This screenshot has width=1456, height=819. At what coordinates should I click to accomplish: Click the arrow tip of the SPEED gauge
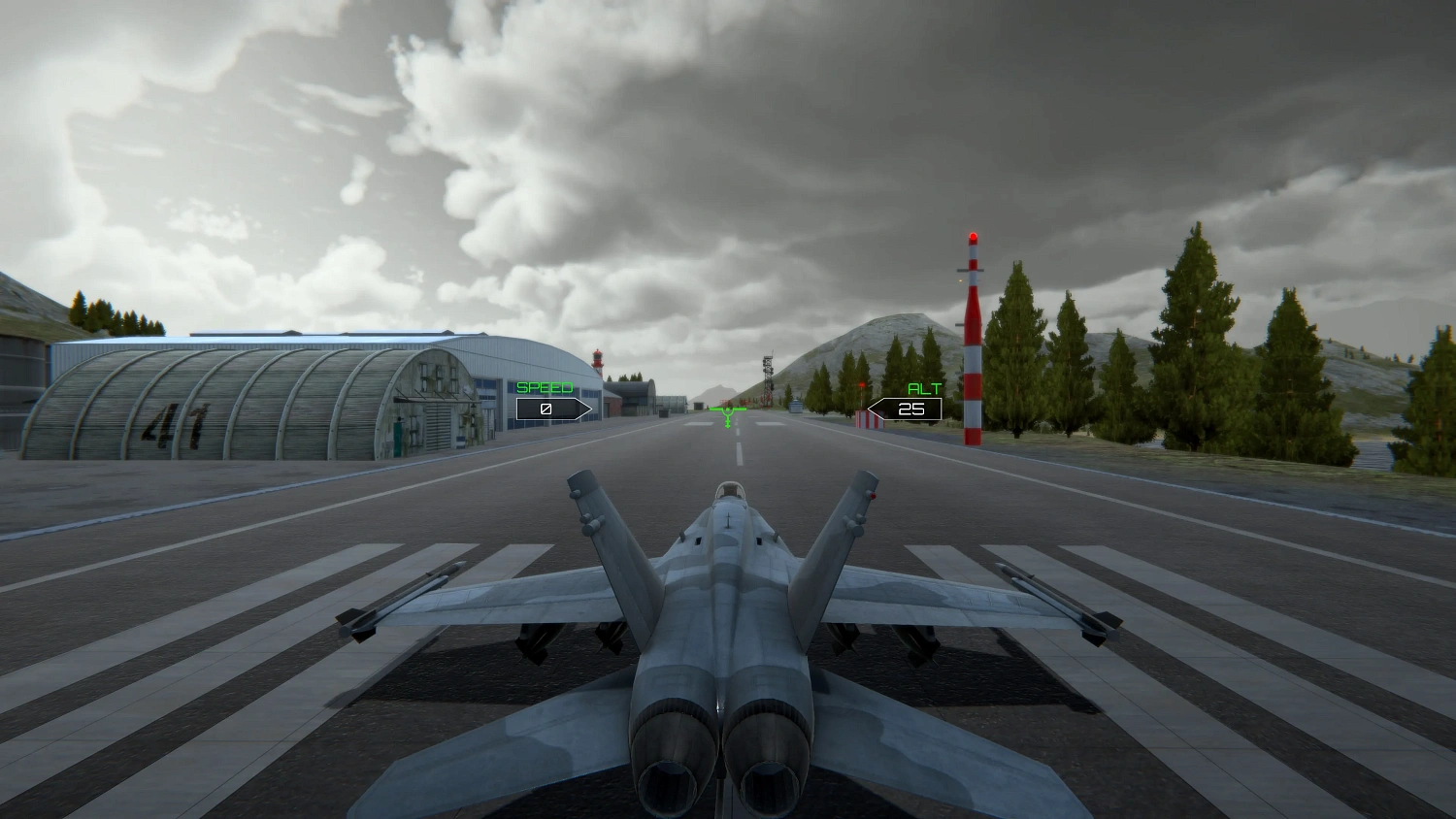[x=591, y=409]
